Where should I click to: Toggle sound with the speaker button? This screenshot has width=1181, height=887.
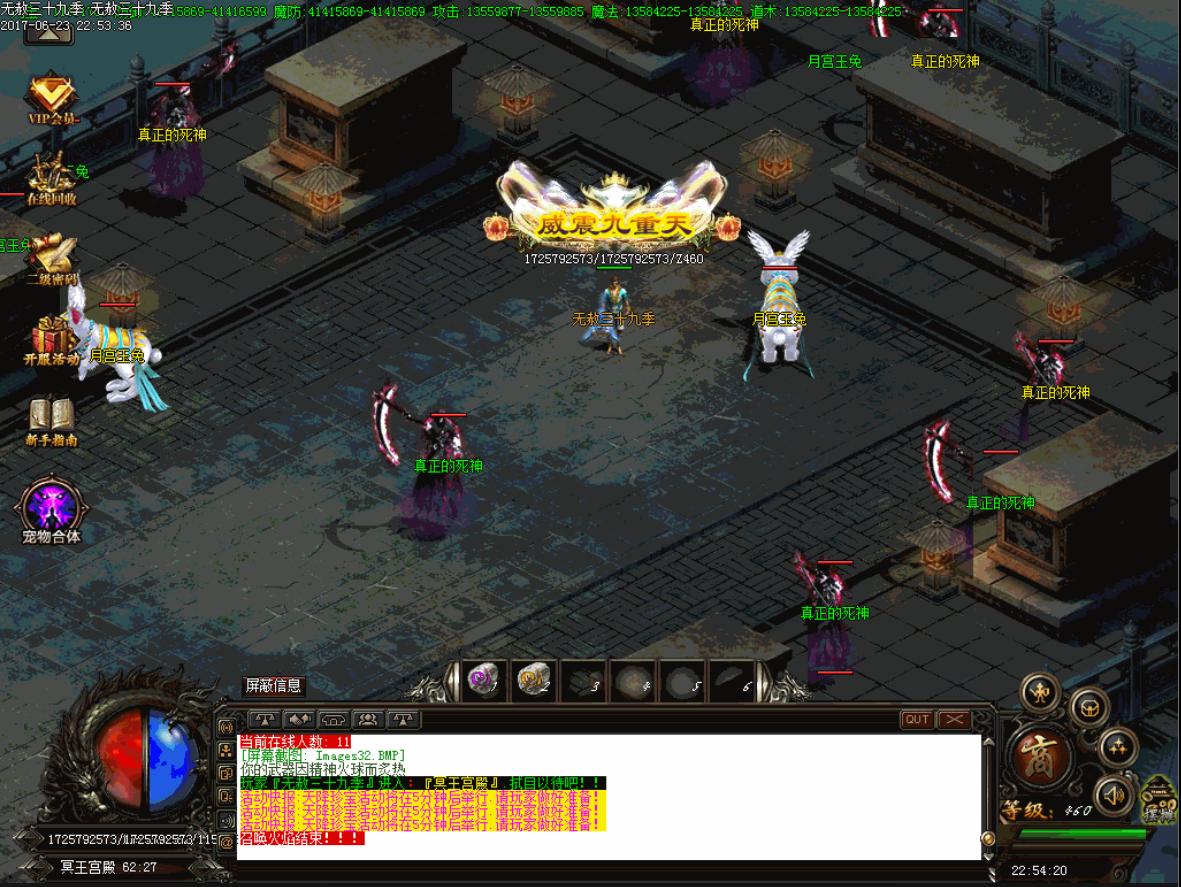click(x=1112, y=796)
